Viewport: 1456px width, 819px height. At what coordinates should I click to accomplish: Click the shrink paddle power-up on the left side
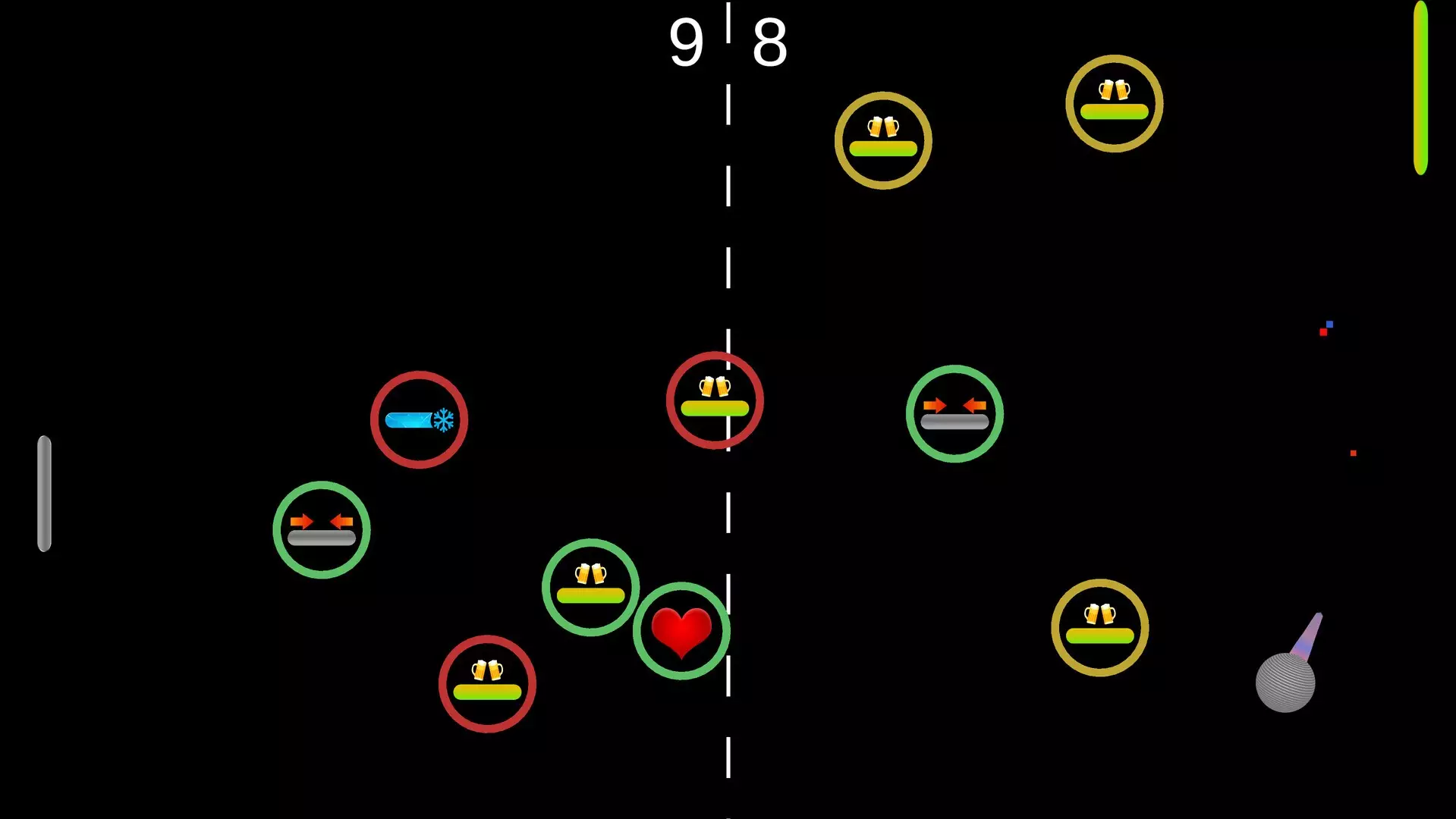(x=321, y=531)
